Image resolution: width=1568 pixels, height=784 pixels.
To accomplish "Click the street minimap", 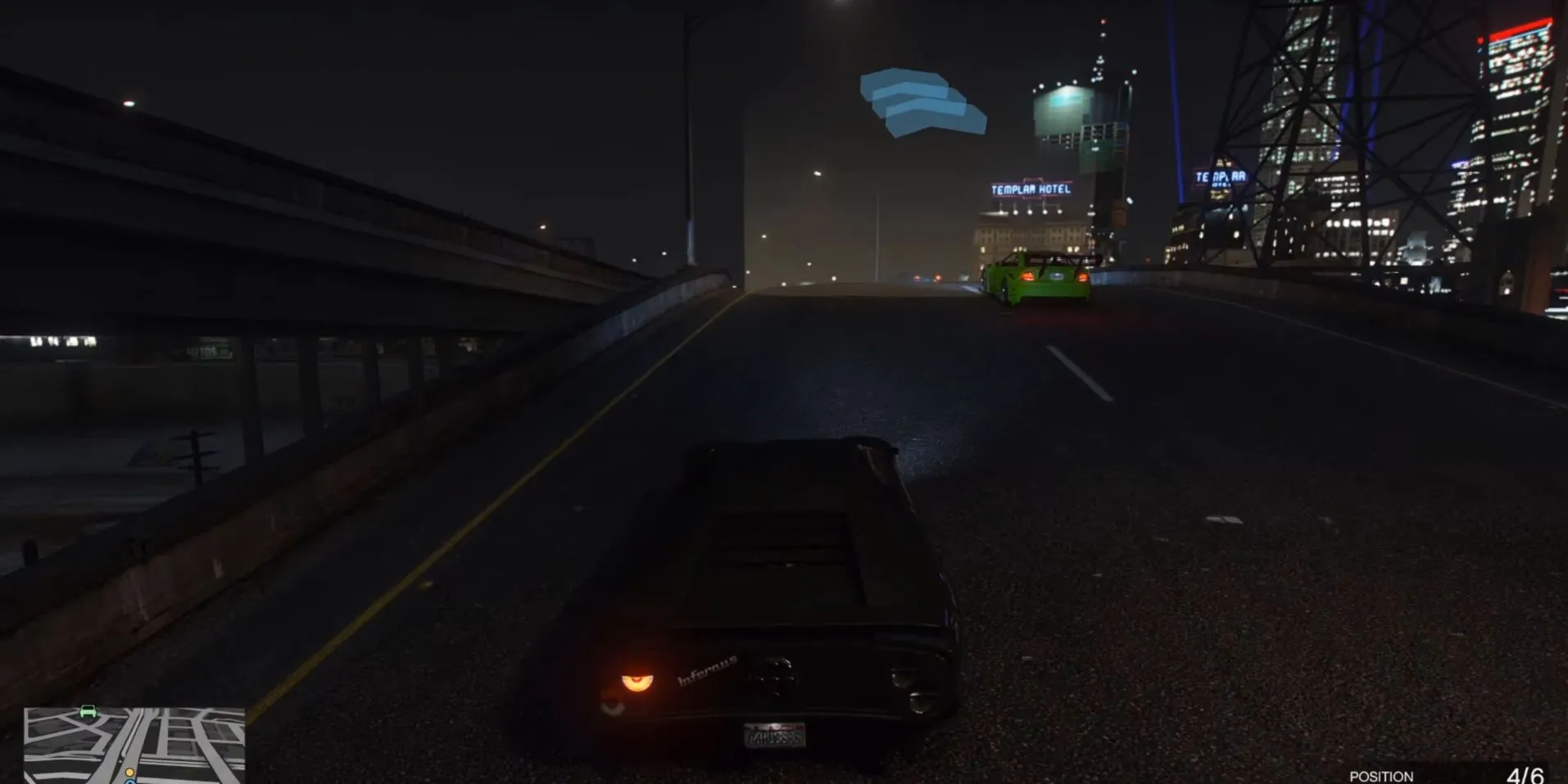I will [134, 745].
